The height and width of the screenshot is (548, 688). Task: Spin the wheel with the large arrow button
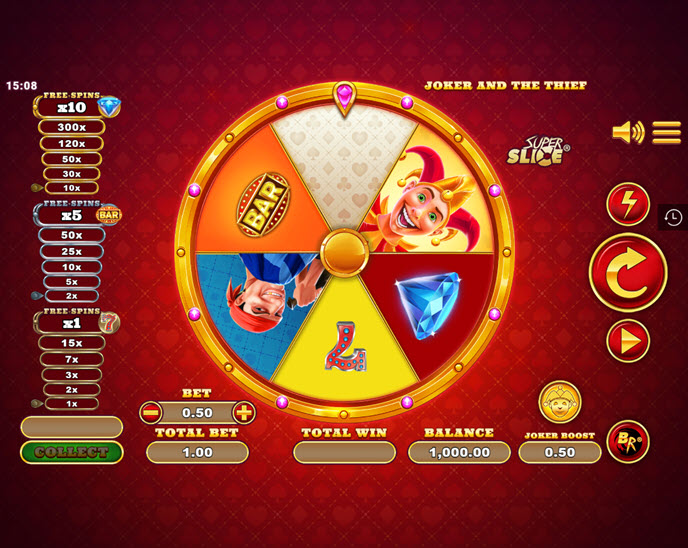point(627,272)
